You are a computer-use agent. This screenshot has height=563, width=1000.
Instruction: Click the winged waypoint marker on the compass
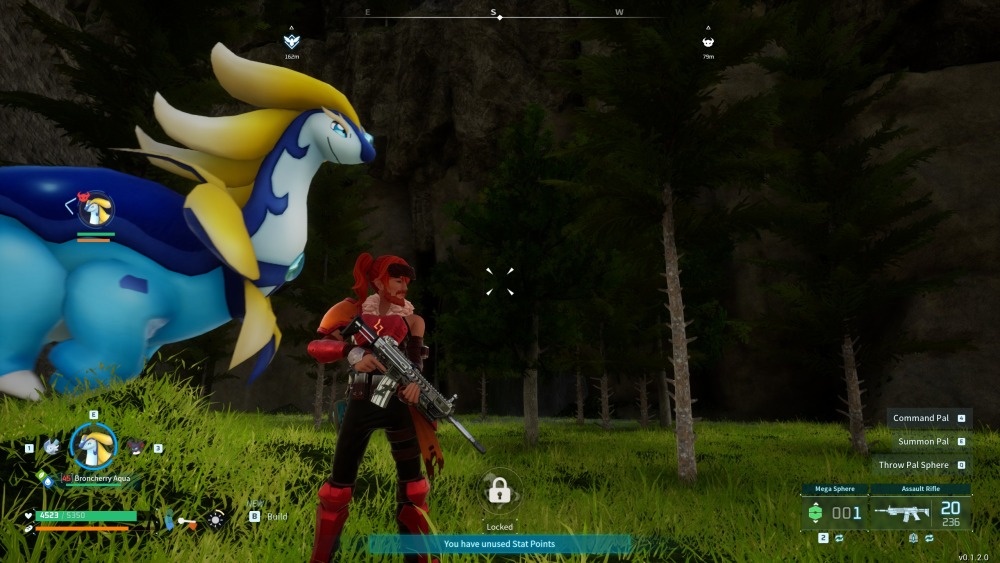click(292, 42)
